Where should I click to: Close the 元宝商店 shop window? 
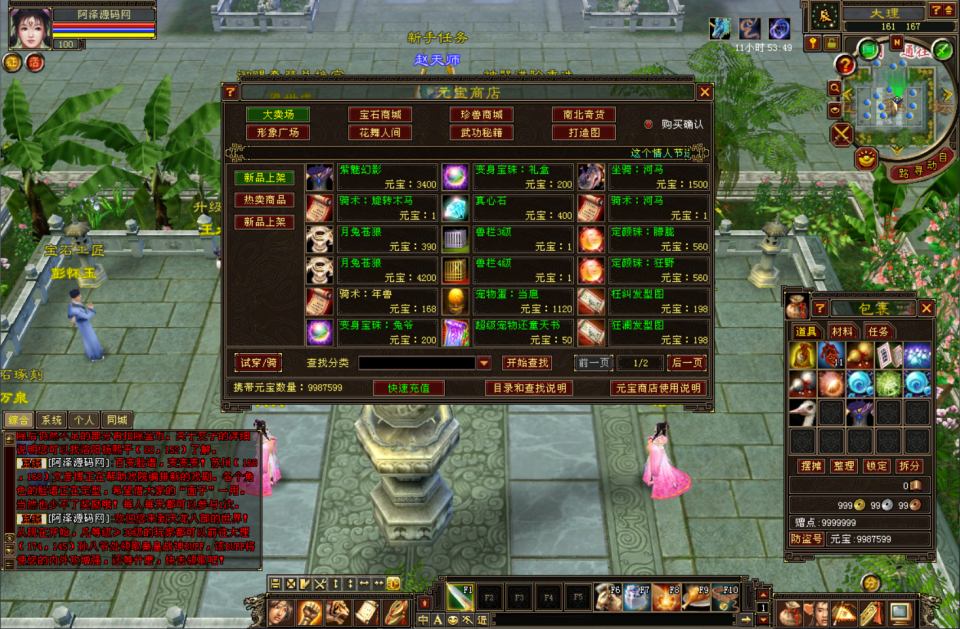pos(704,92)
